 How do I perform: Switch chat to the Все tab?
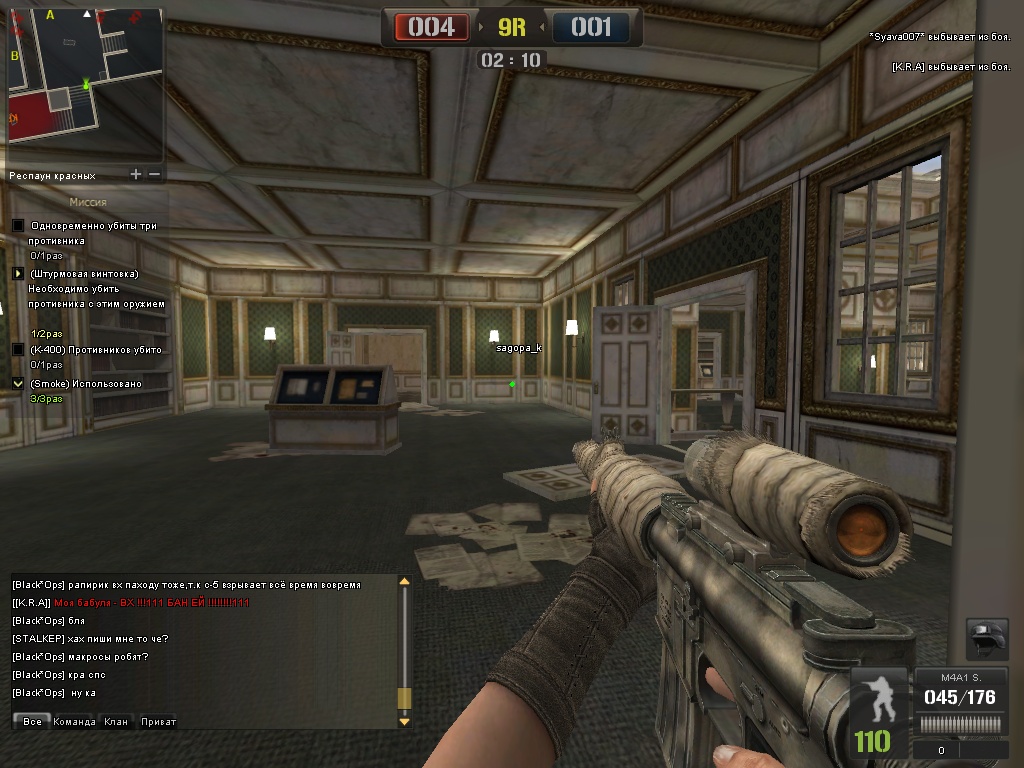[32, 721]
